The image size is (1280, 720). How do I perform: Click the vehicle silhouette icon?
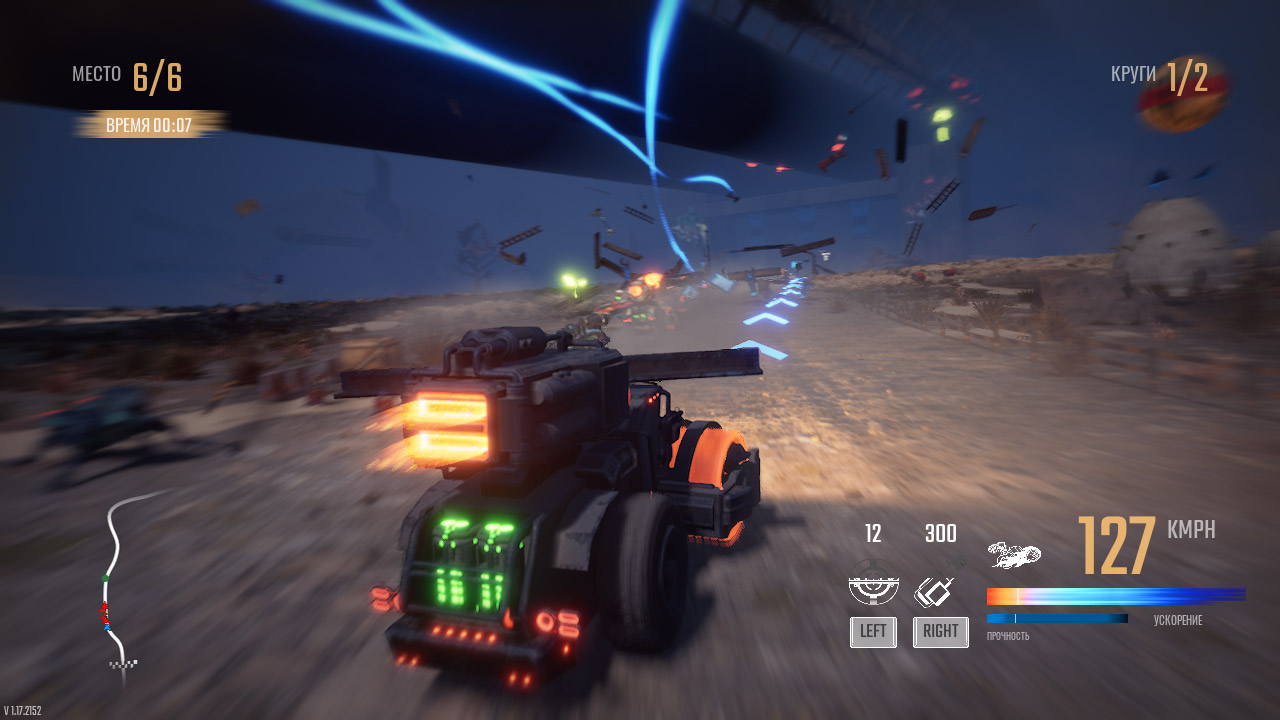point(1014,554)
